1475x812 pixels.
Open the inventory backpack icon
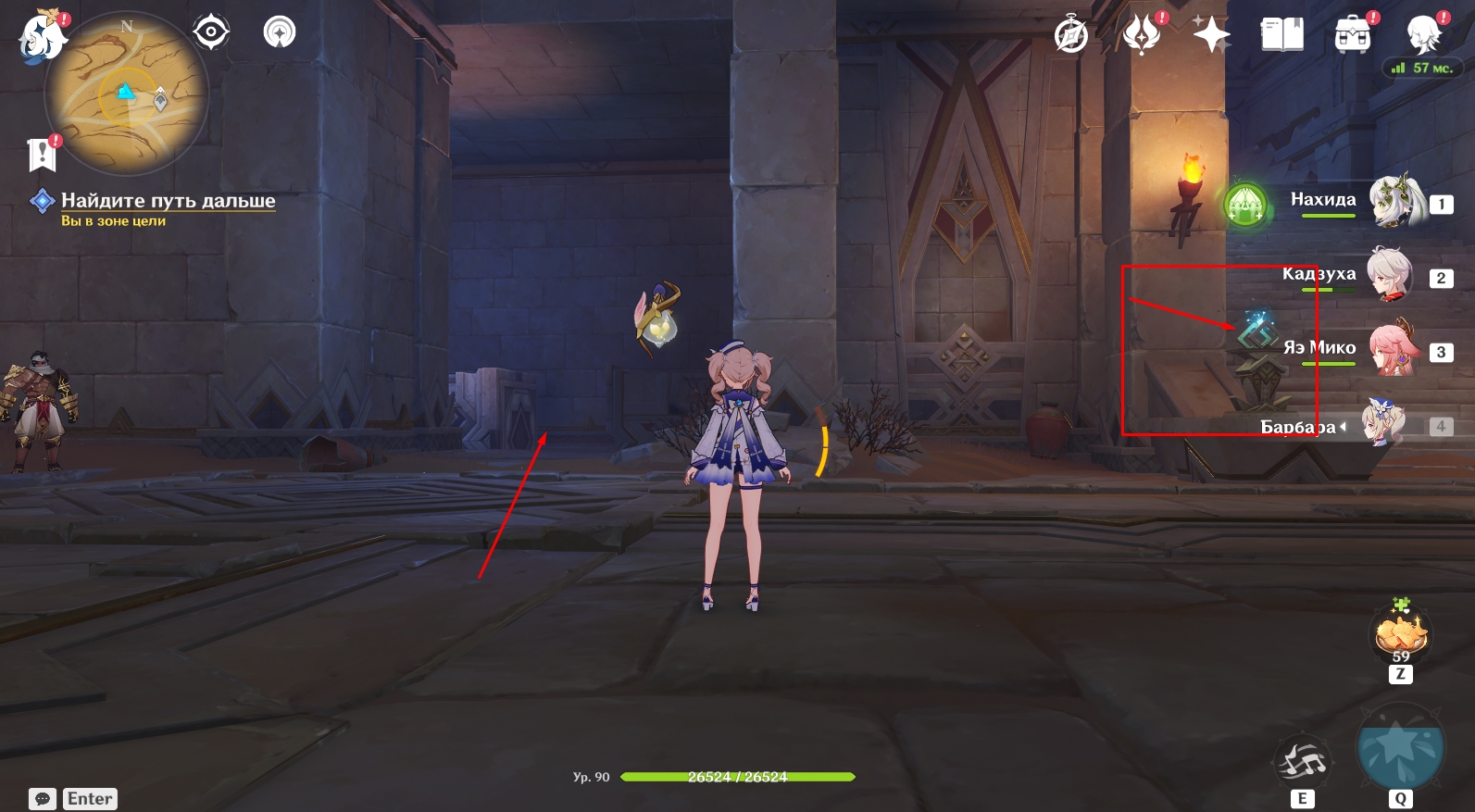(x=1353, y=35)
